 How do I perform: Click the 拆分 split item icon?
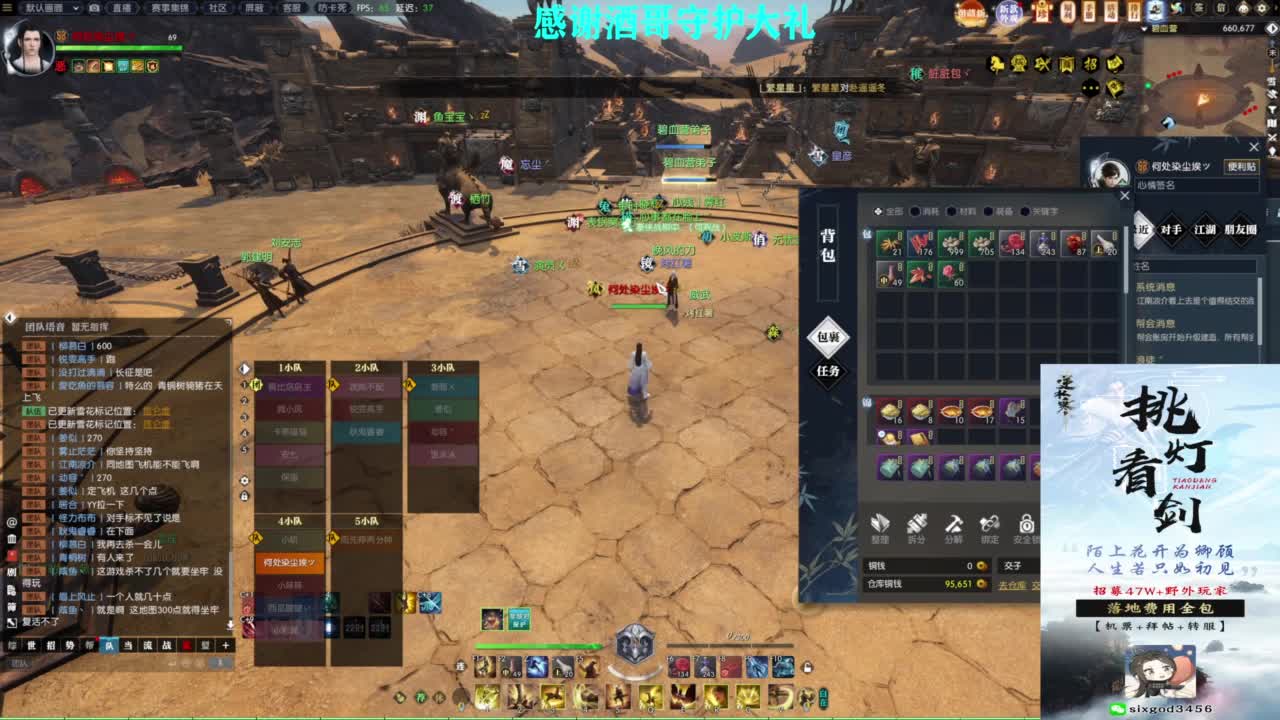click(x=918, y=527)
